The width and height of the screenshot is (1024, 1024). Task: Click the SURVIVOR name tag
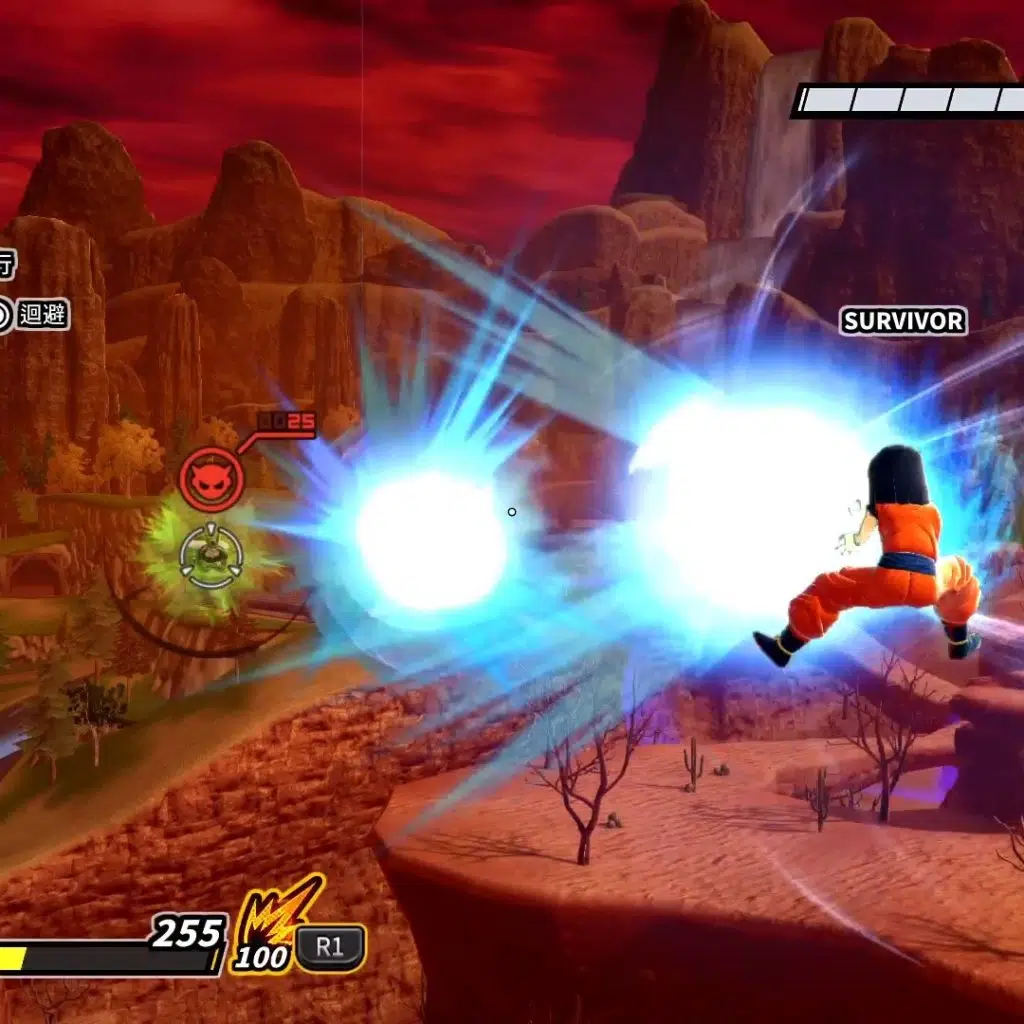(903, 321)
